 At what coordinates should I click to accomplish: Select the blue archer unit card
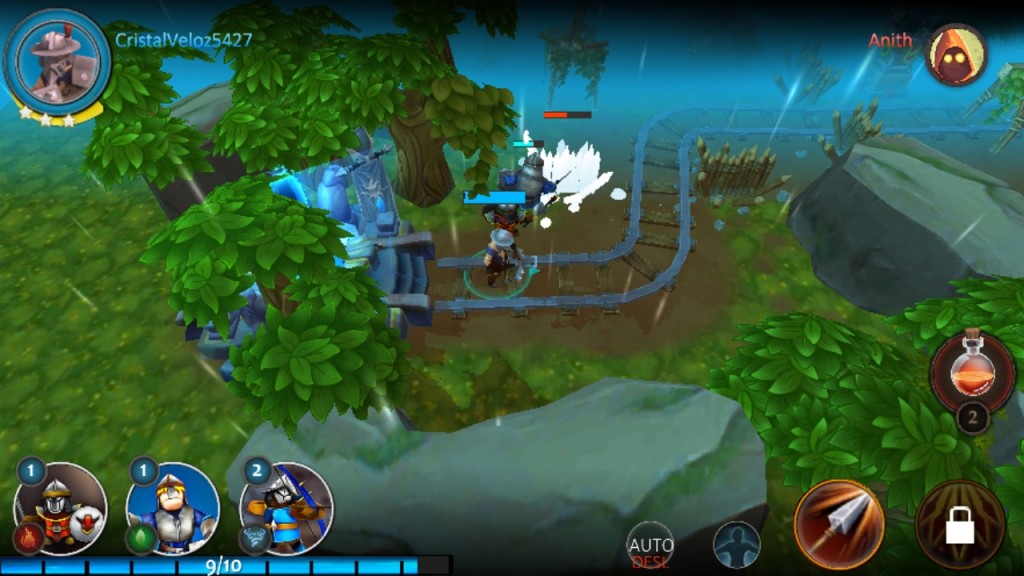pos(286,509)
